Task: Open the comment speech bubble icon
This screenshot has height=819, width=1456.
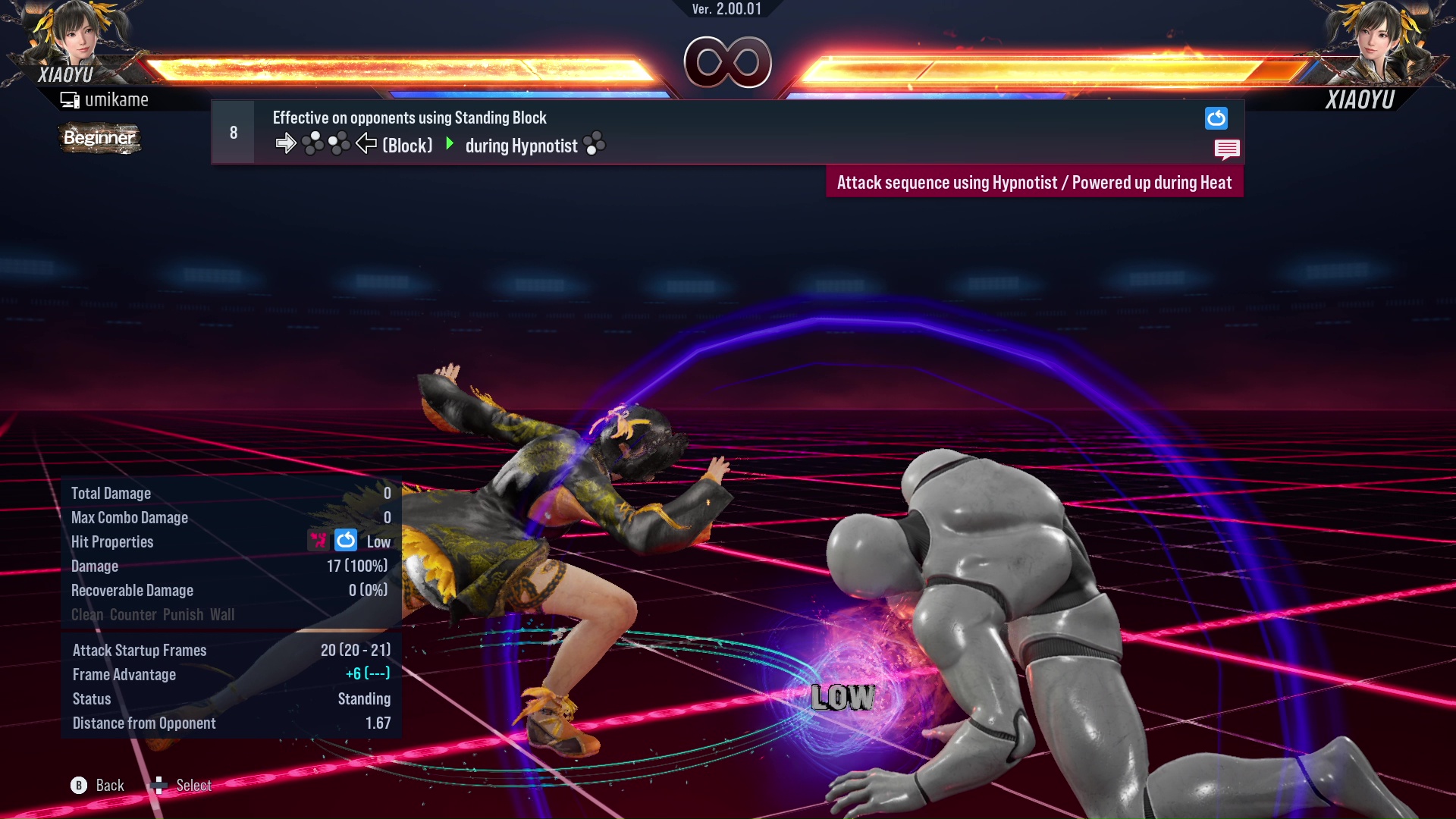Action: (1227, 149)
